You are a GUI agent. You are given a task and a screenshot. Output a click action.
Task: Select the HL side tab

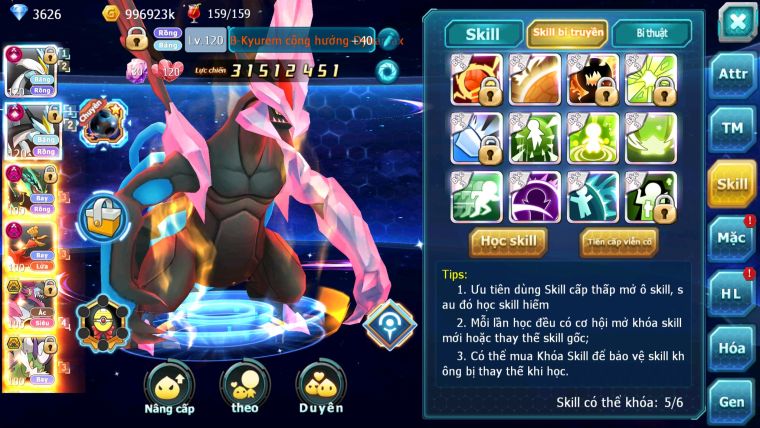point(731,293)
